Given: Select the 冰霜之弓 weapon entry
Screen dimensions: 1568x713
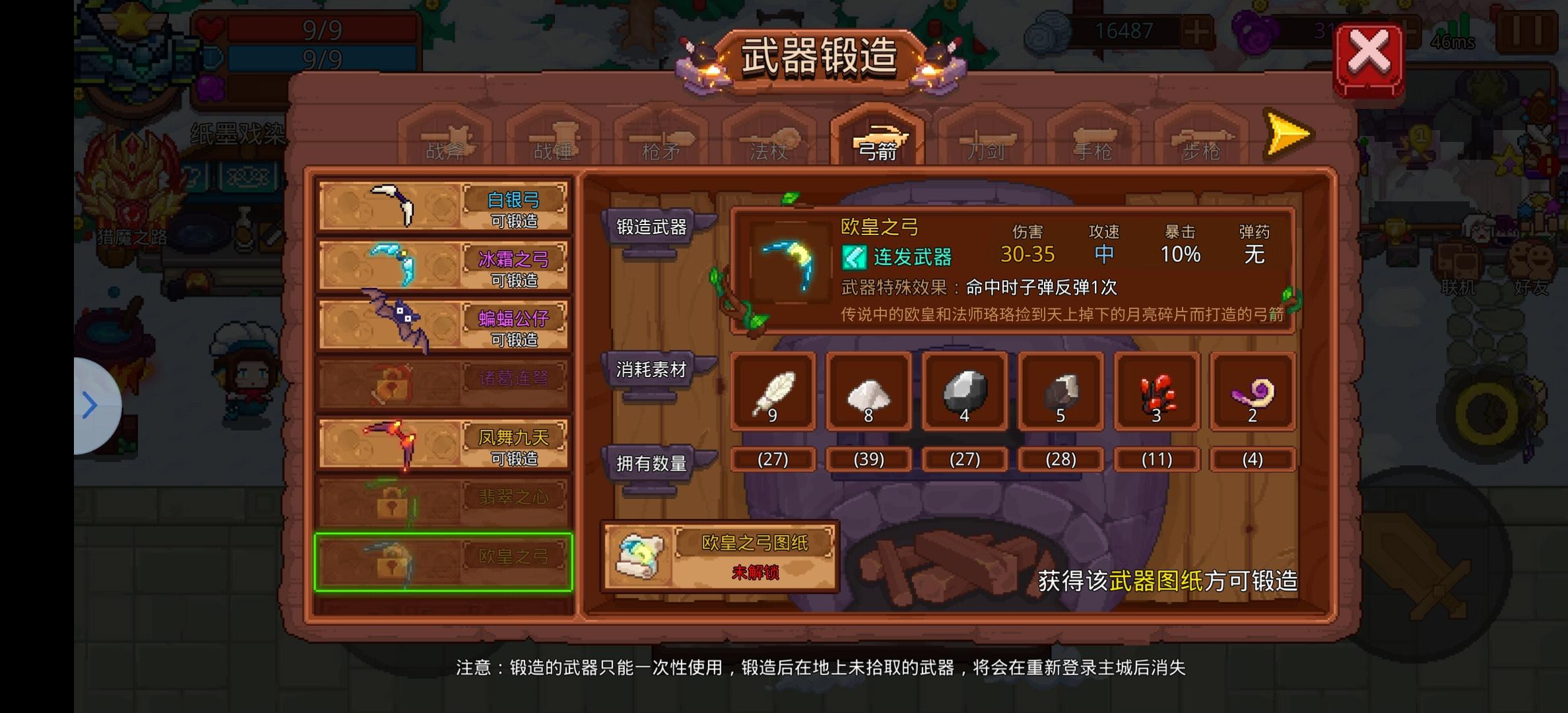Looking at the screenshot, I should pos(442,264).
